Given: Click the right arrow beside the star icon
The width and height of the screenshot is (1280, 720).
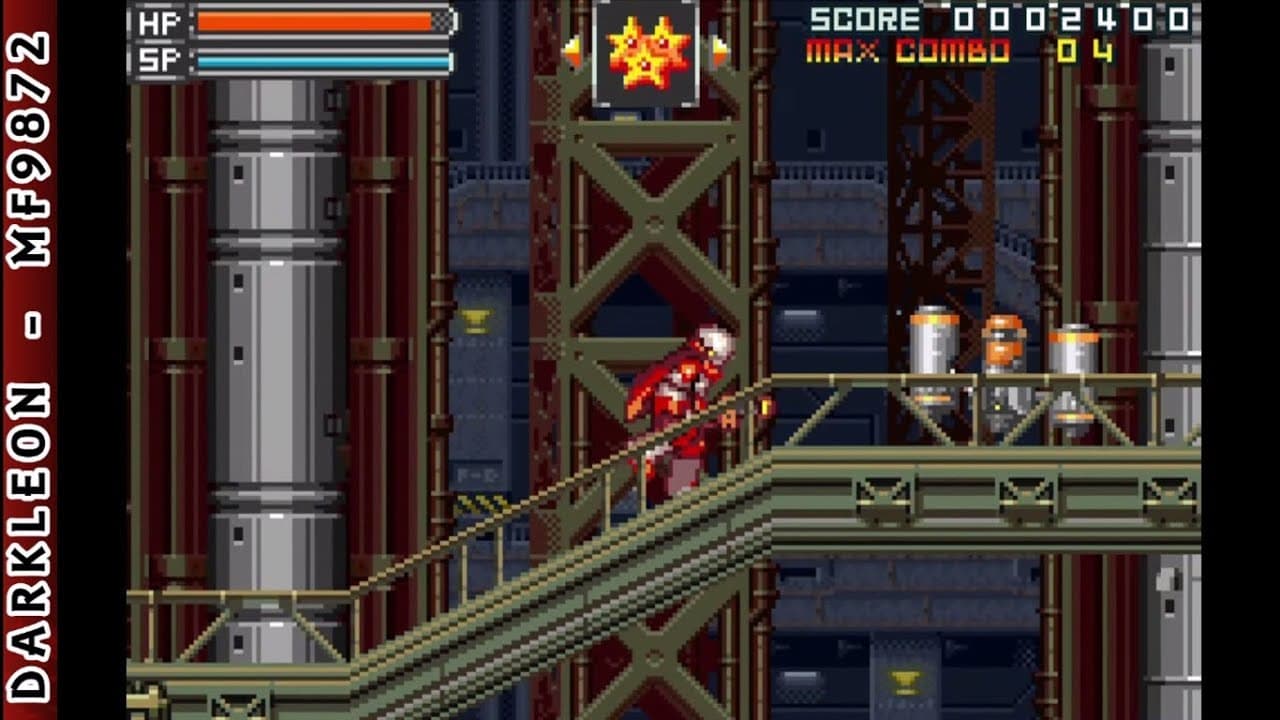Looking at the screenshot, I should coord(719,52).
